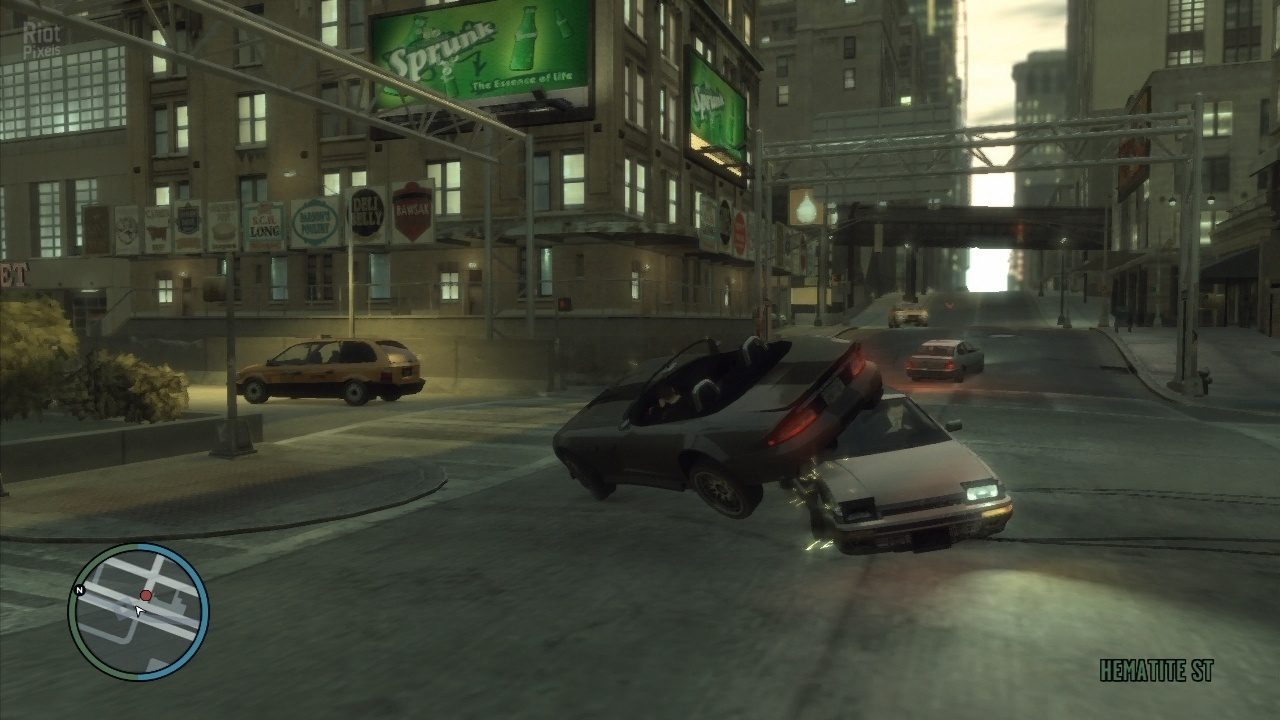The width and height of the screenshot is (1280, 720).
Task: Click the red blip on the minimap
Action: (x=146, y=593)
